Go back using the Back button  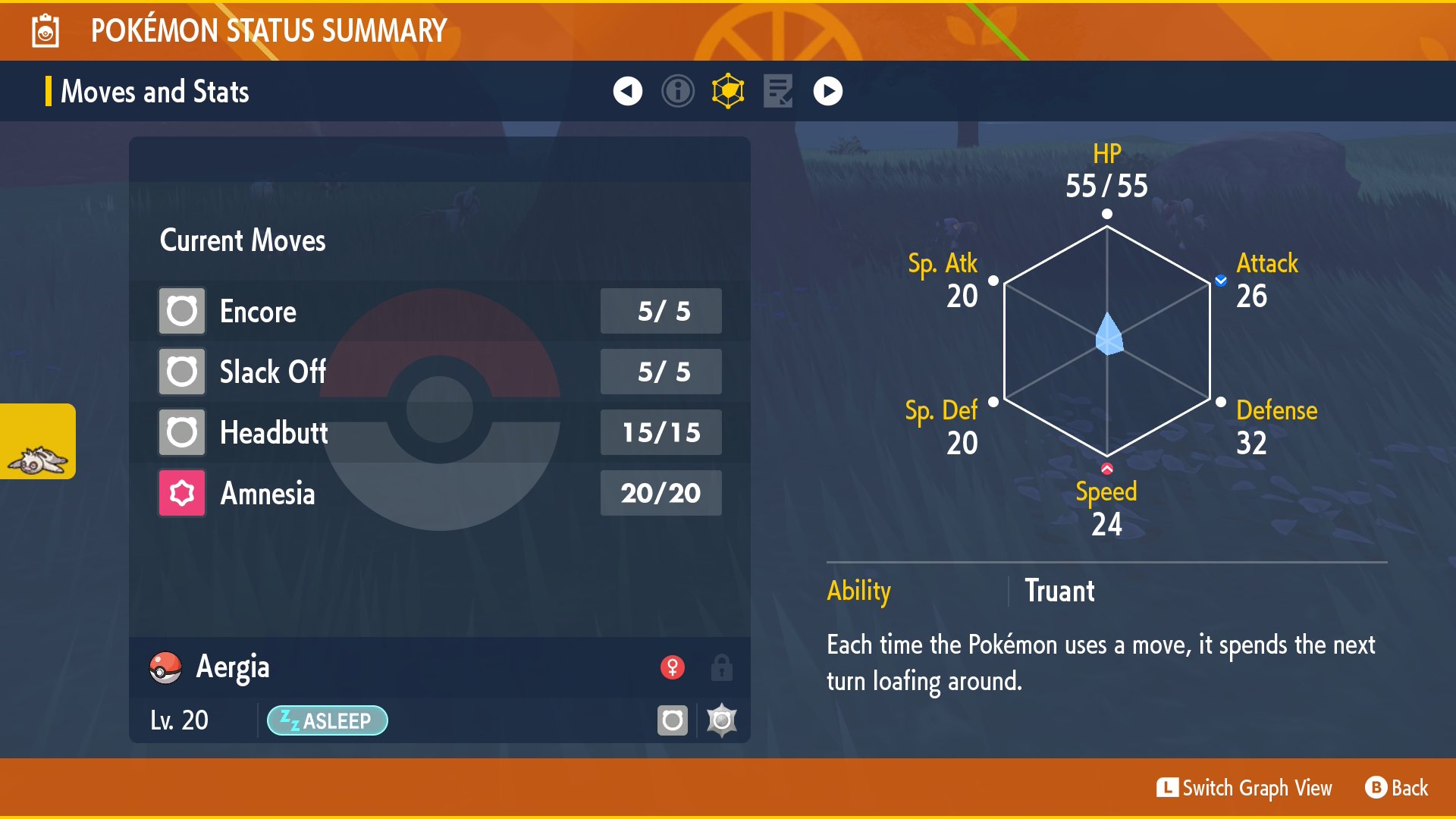point(1397,788)
